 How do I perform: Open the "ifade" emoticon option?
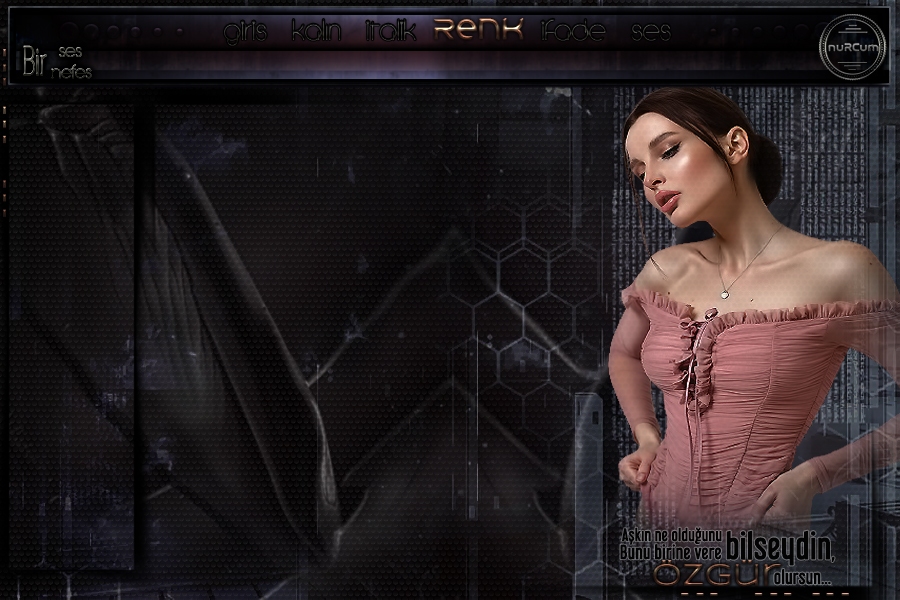point(572,33)
